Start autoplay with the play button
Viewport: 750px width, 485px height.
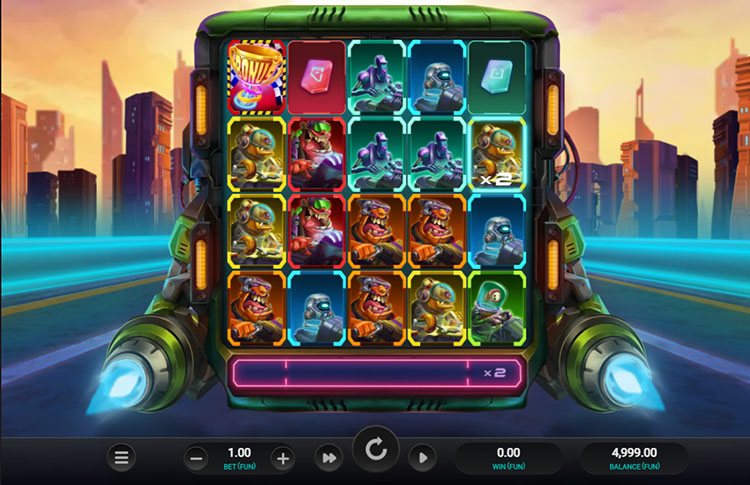pyautogui.click(x=422, y=458)
